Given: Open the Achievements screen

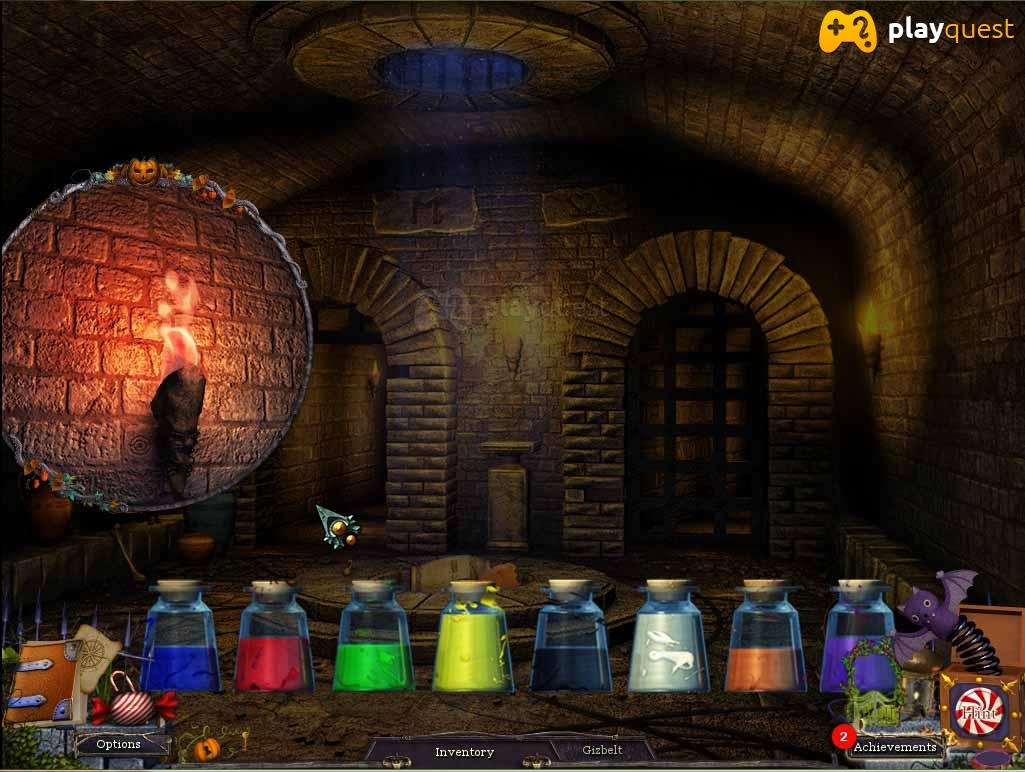Looking at the screenshot, I should coord(894,746).
